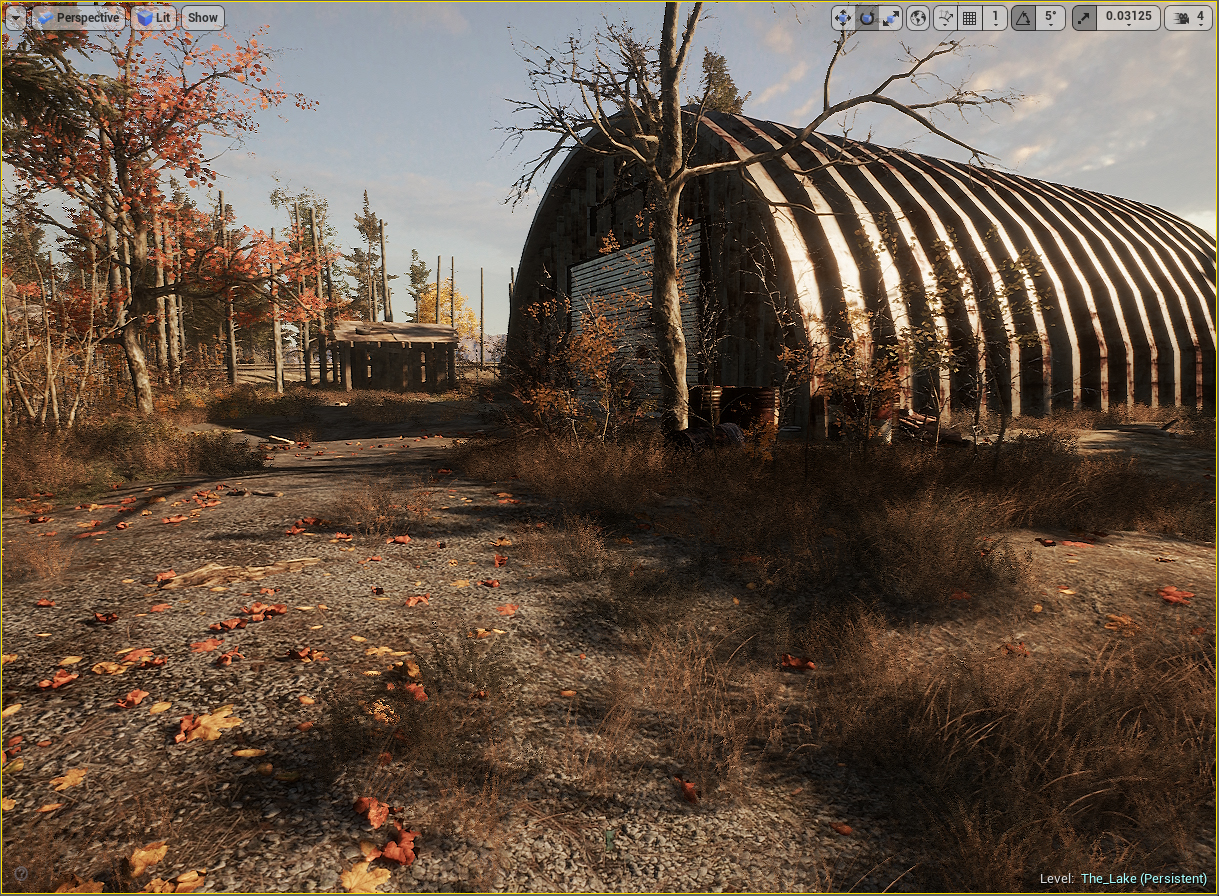Toggle scale snapping with the arrow icon

pos(1084,17)
